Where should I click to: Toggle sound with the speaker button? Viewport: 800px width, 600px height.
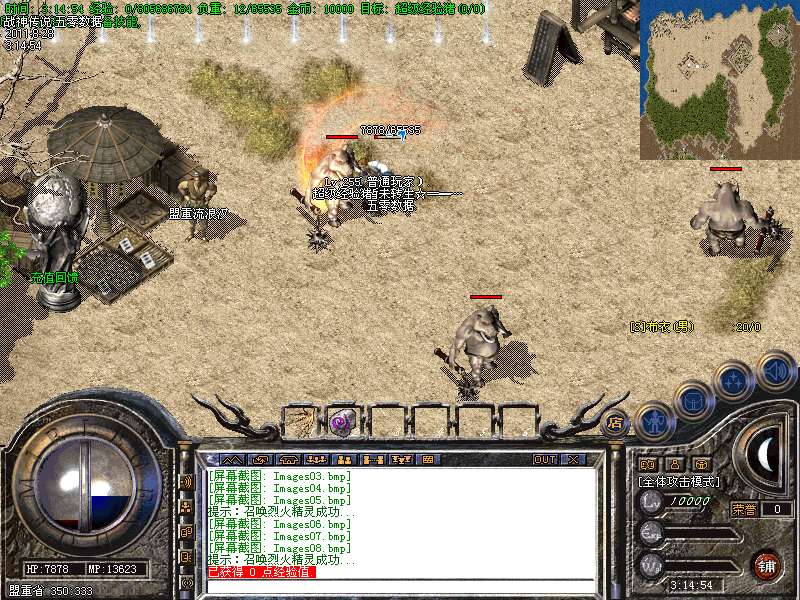click(x=776, y=371)
